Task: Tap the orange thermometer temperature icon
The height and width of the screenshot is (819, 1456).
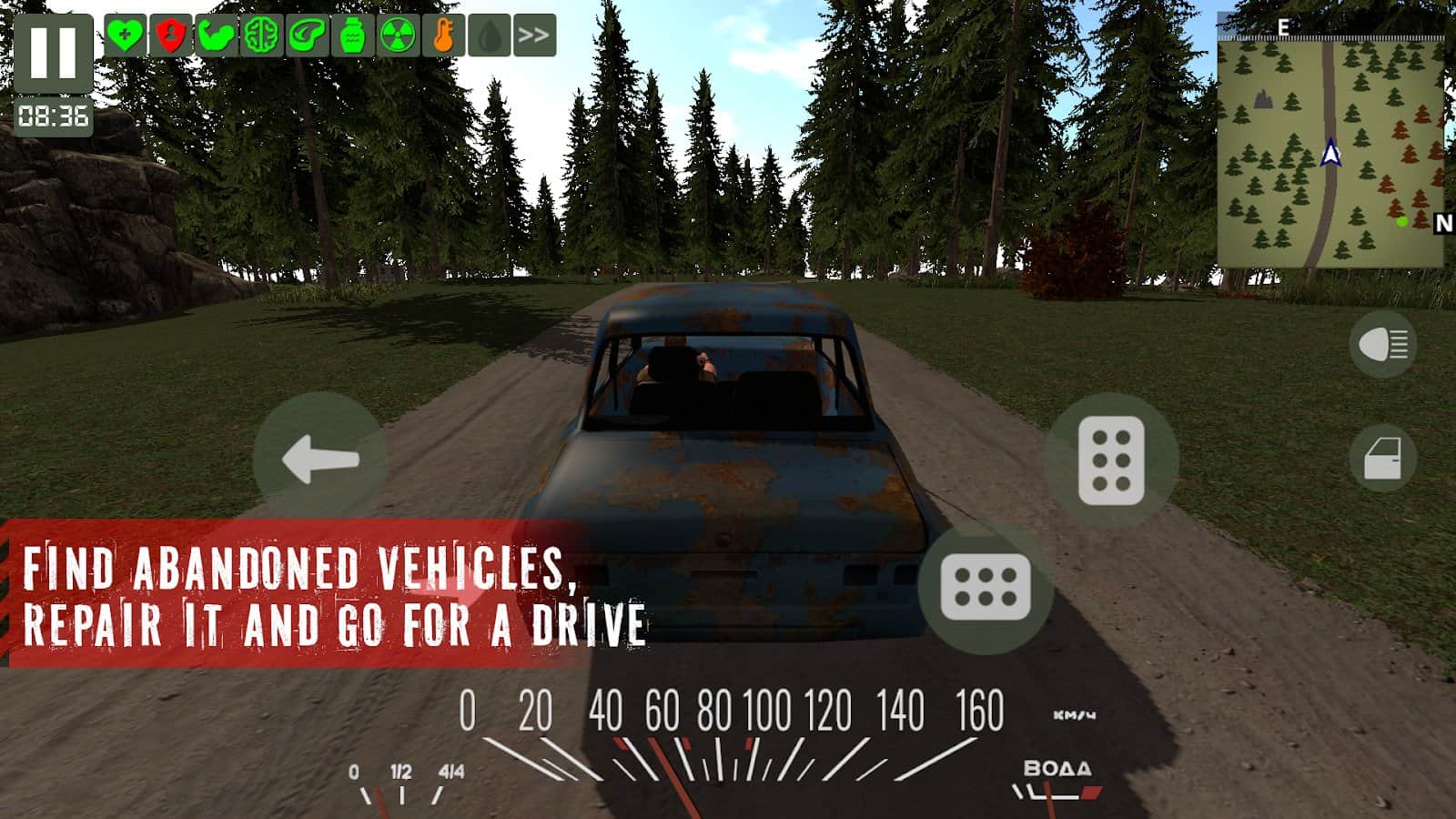Action: click(x=443, y=35)
